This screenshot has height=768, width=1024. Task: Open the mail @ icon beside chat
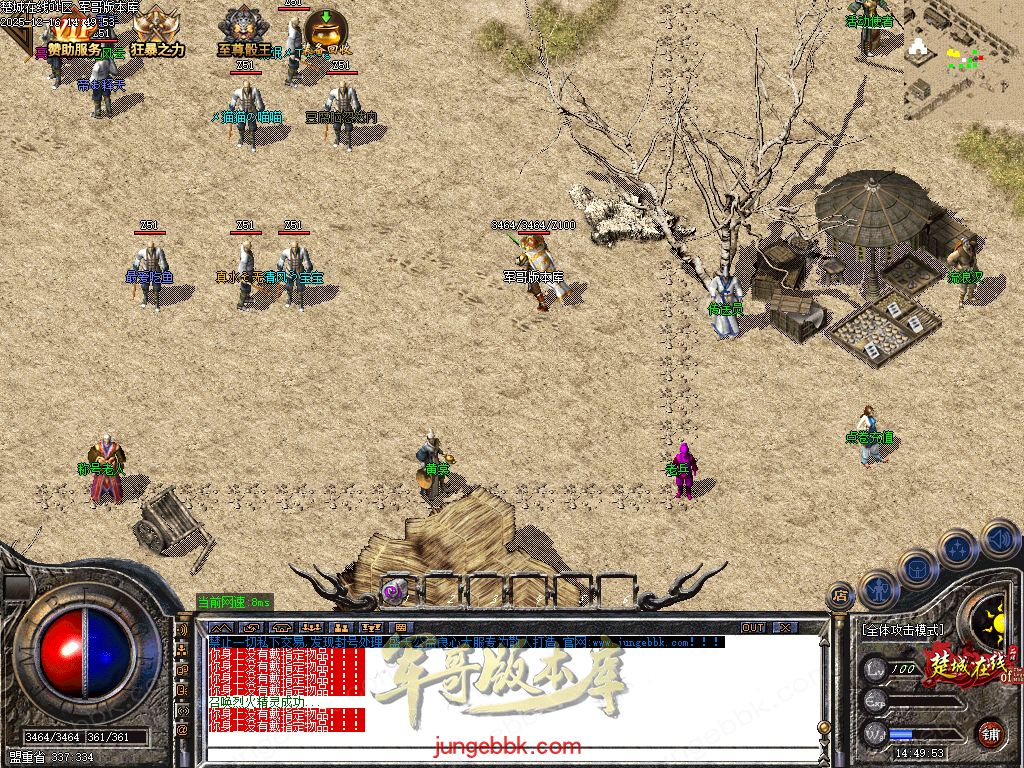(183, 731)
